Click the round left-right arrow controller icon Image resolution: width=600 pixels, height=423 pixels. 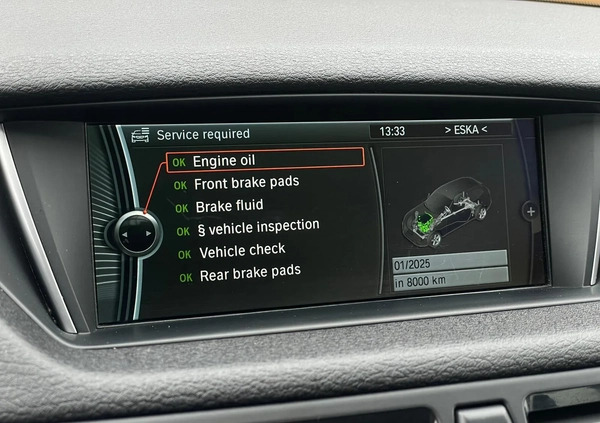[x=135, y=233]
